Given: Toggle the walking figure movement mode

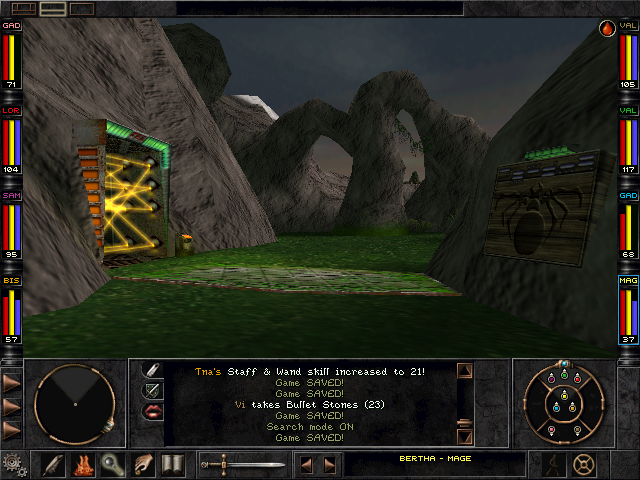Looking at the screenshot, I should pos(553,464).
